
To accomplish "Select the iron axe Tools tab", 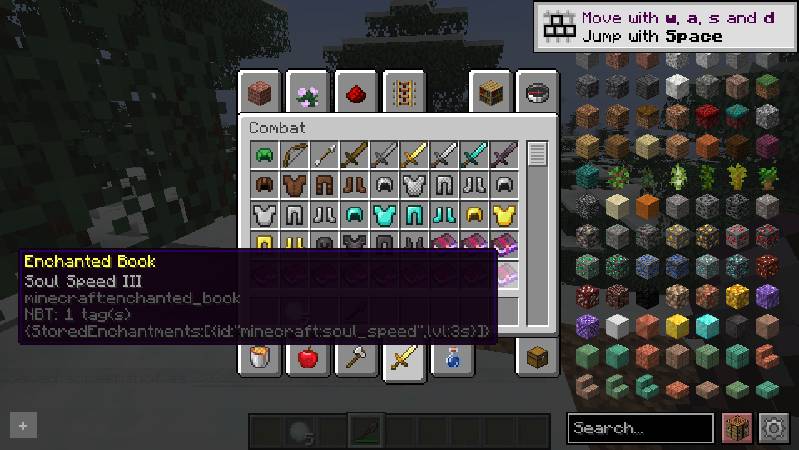I will tap(357, 357).
